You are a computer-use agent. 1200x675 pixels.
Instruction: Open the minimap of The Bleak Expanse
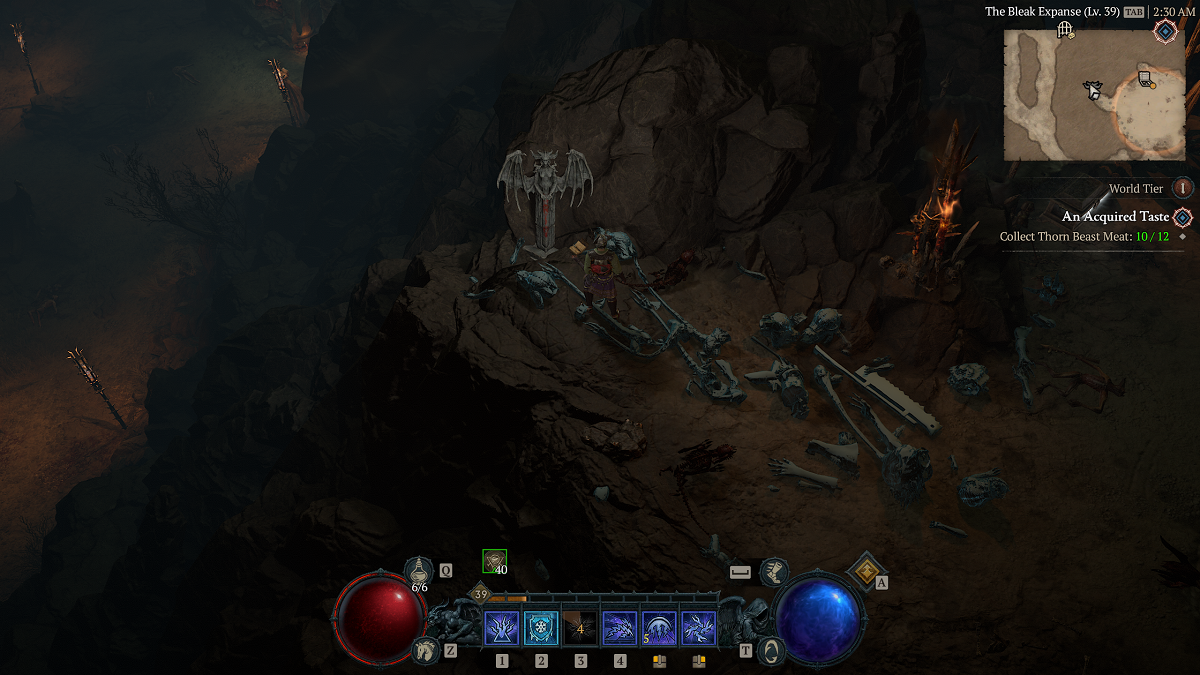(1094, 94)
